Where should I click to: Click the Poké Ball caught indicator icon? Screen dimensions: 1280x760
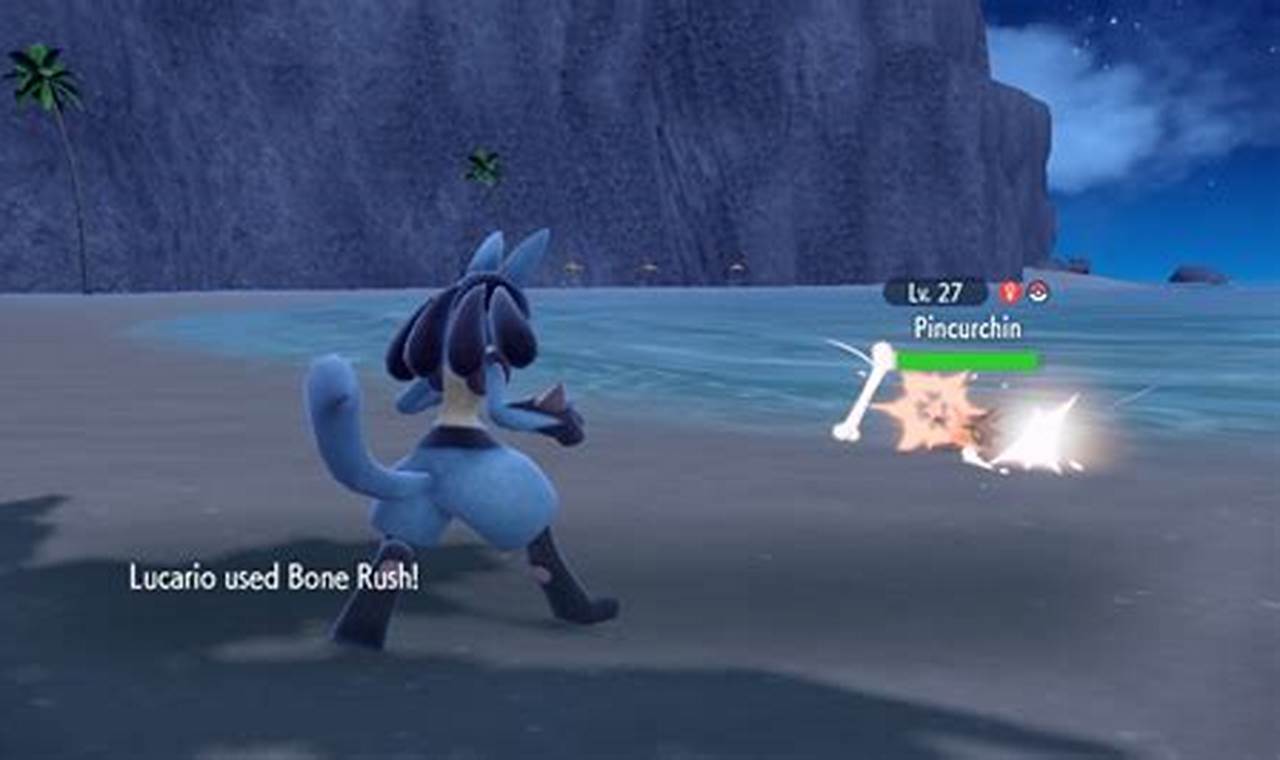pos(1037,292)
